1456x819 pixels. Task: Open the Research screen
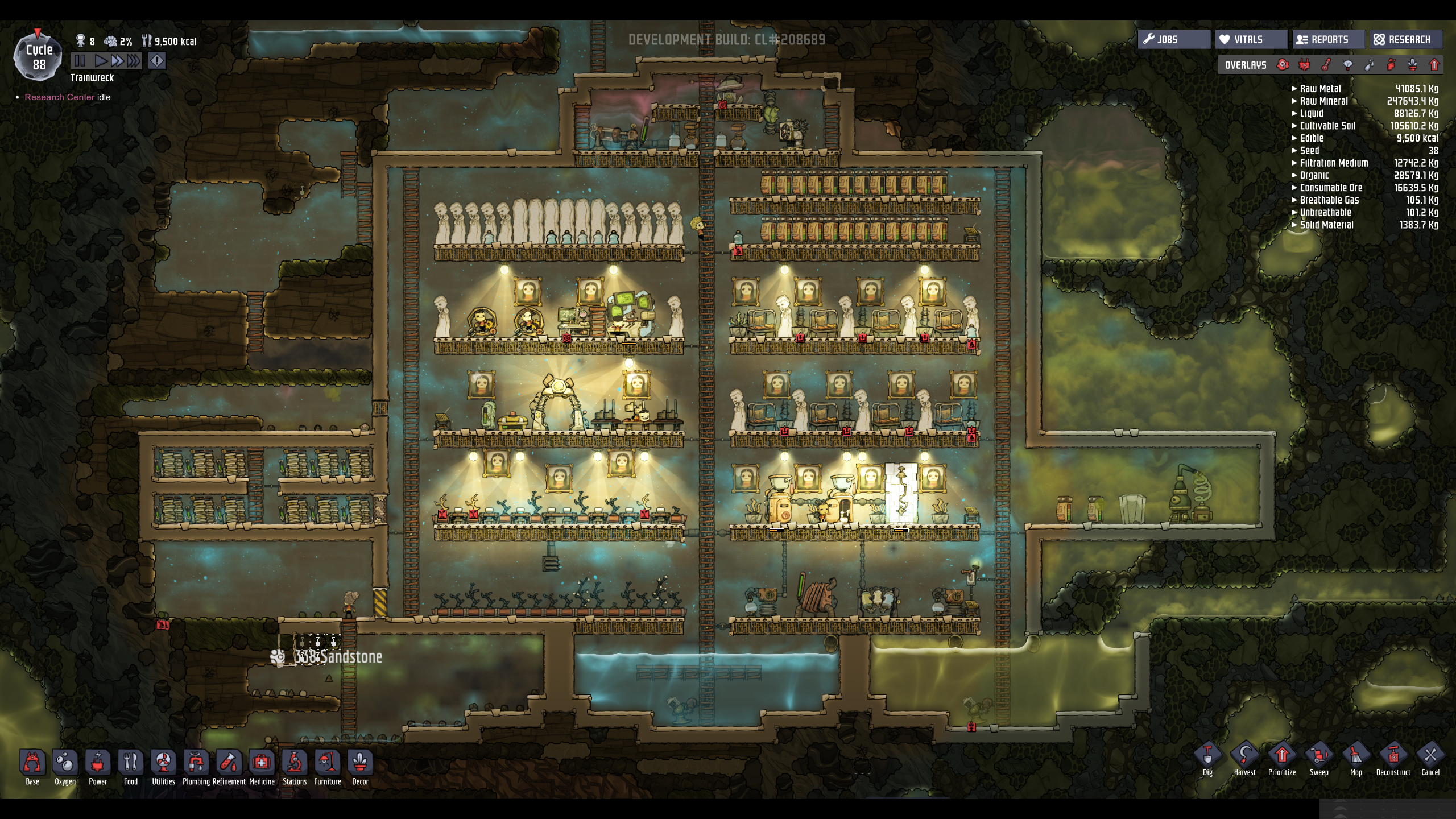(1405, 39)
